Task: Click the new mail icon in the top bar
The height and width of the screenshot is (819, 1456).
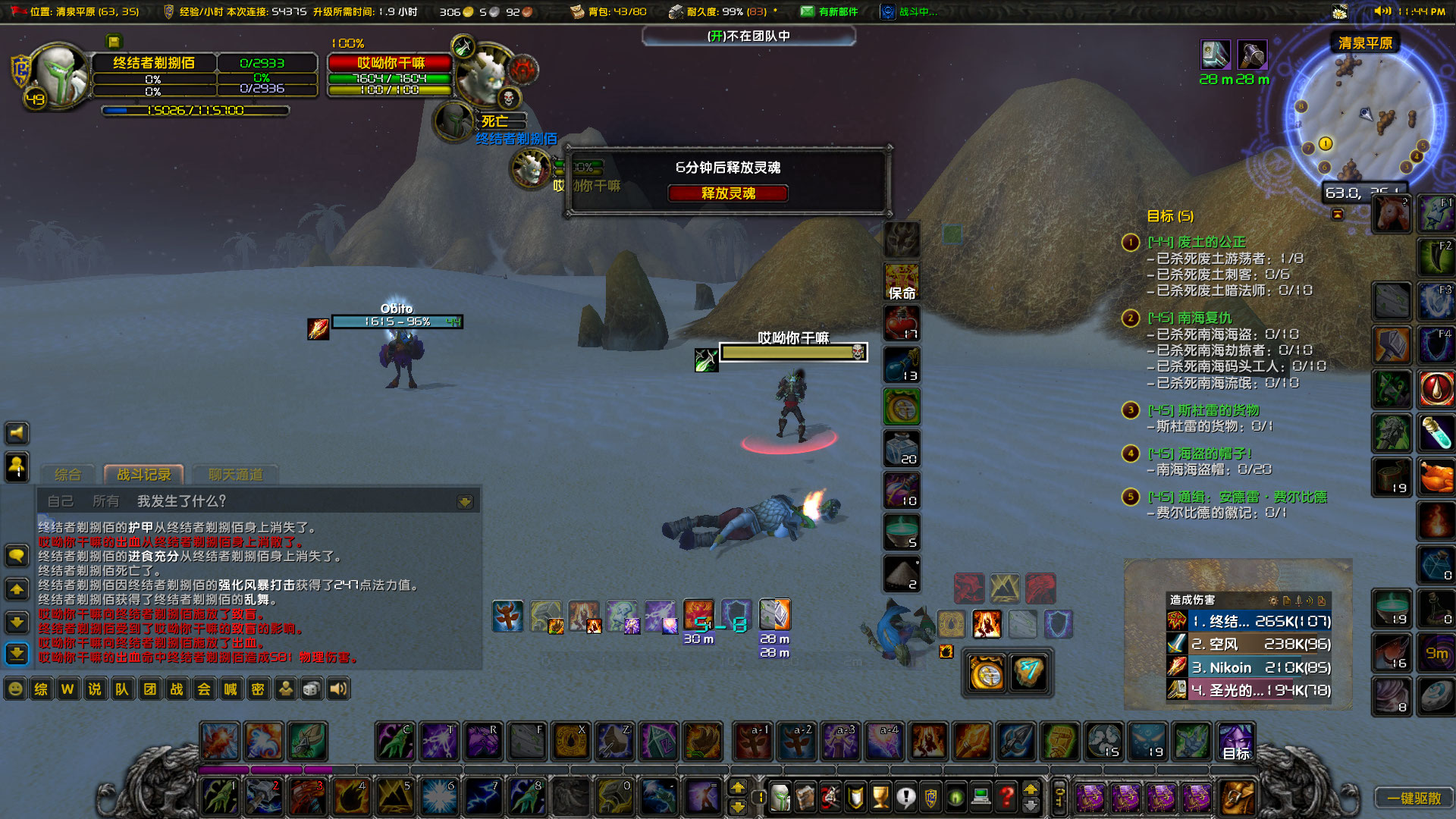Action: pyautogui.click(x=806, y=11)
